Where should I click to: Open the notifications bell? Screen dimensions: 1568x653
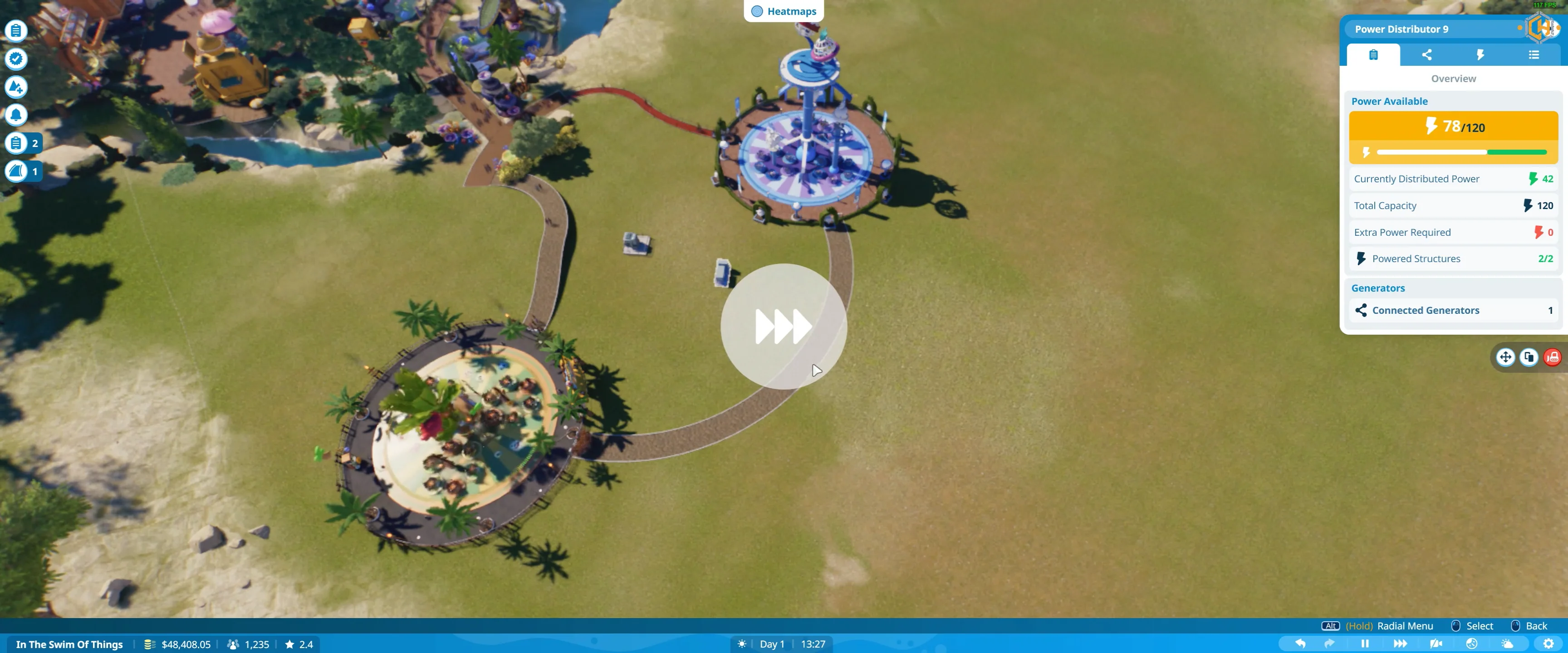pyautogui.click(x=16, y=115)
